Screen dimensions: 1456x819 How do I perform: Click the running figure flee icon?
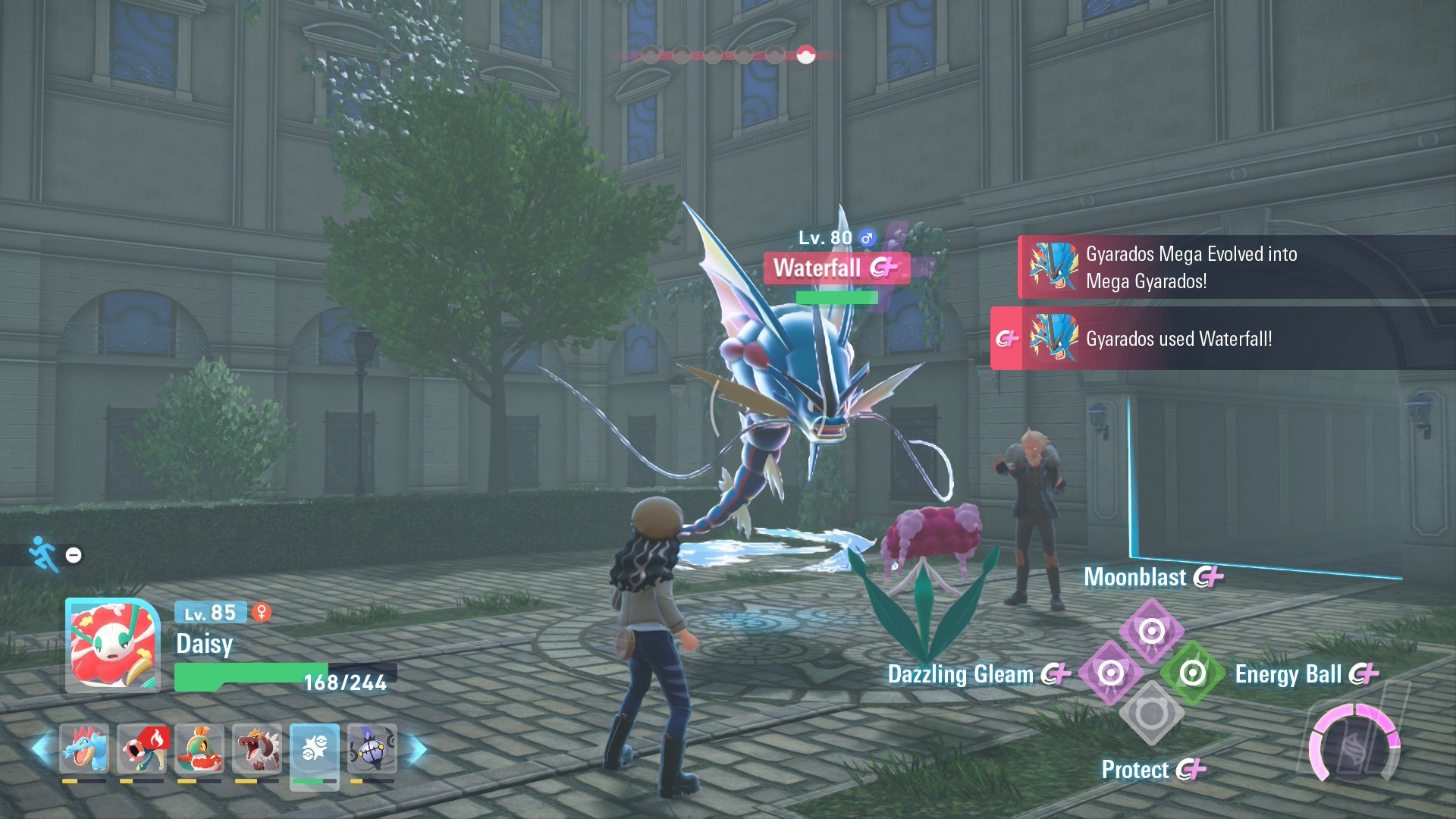[43, 554]
